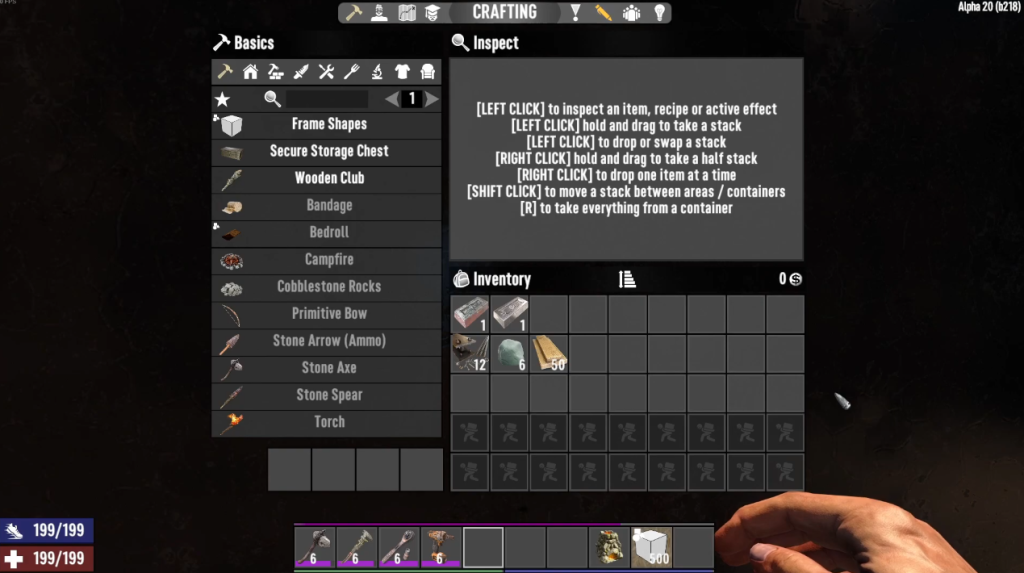Screen dimensions: 1024x573
Task: Click the recipe search text field
Action: coord(327,99)
